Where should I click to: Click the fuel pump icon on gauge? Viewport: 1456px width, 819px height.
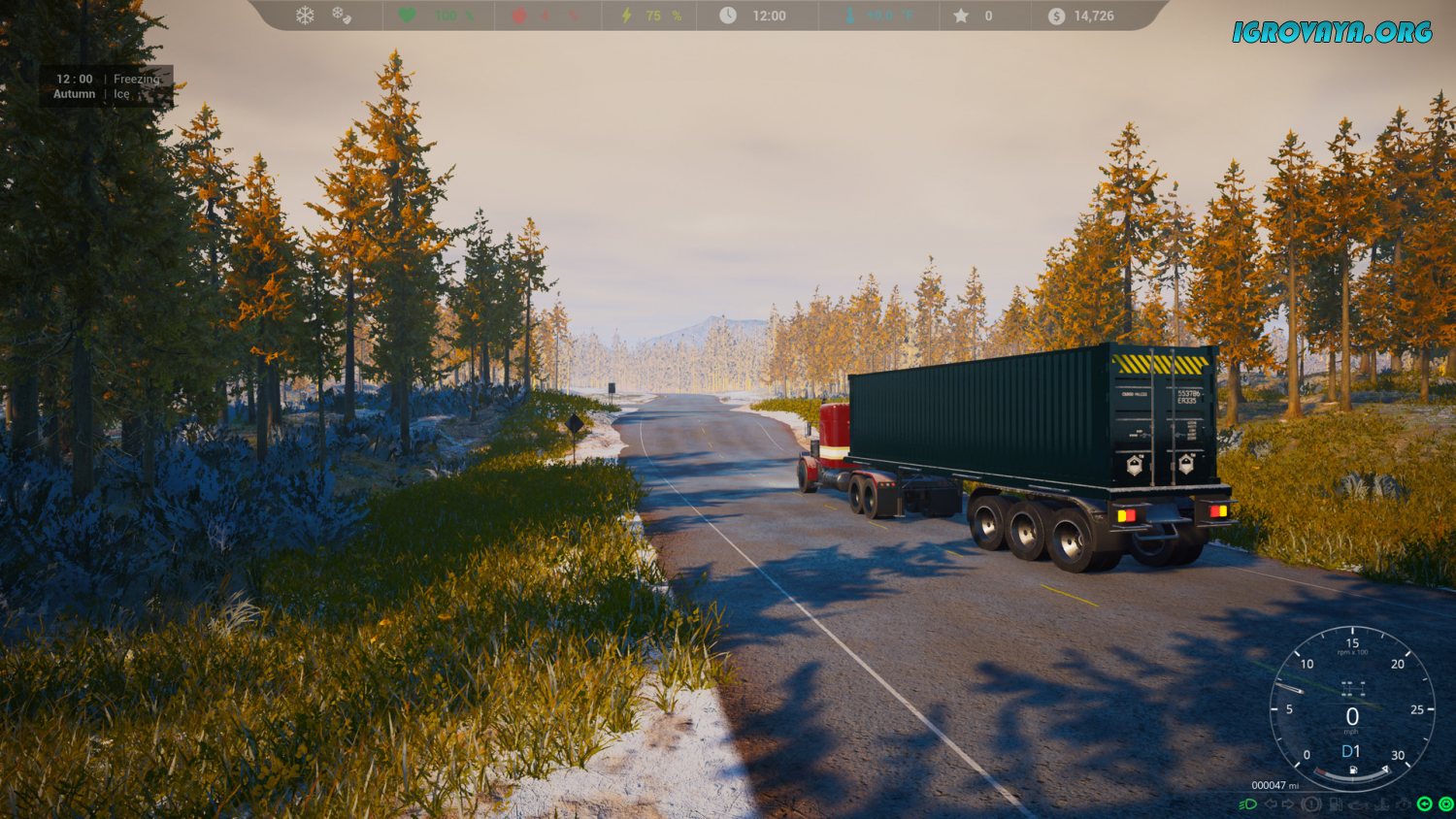pyautogui.click(x=1353, y=770)
